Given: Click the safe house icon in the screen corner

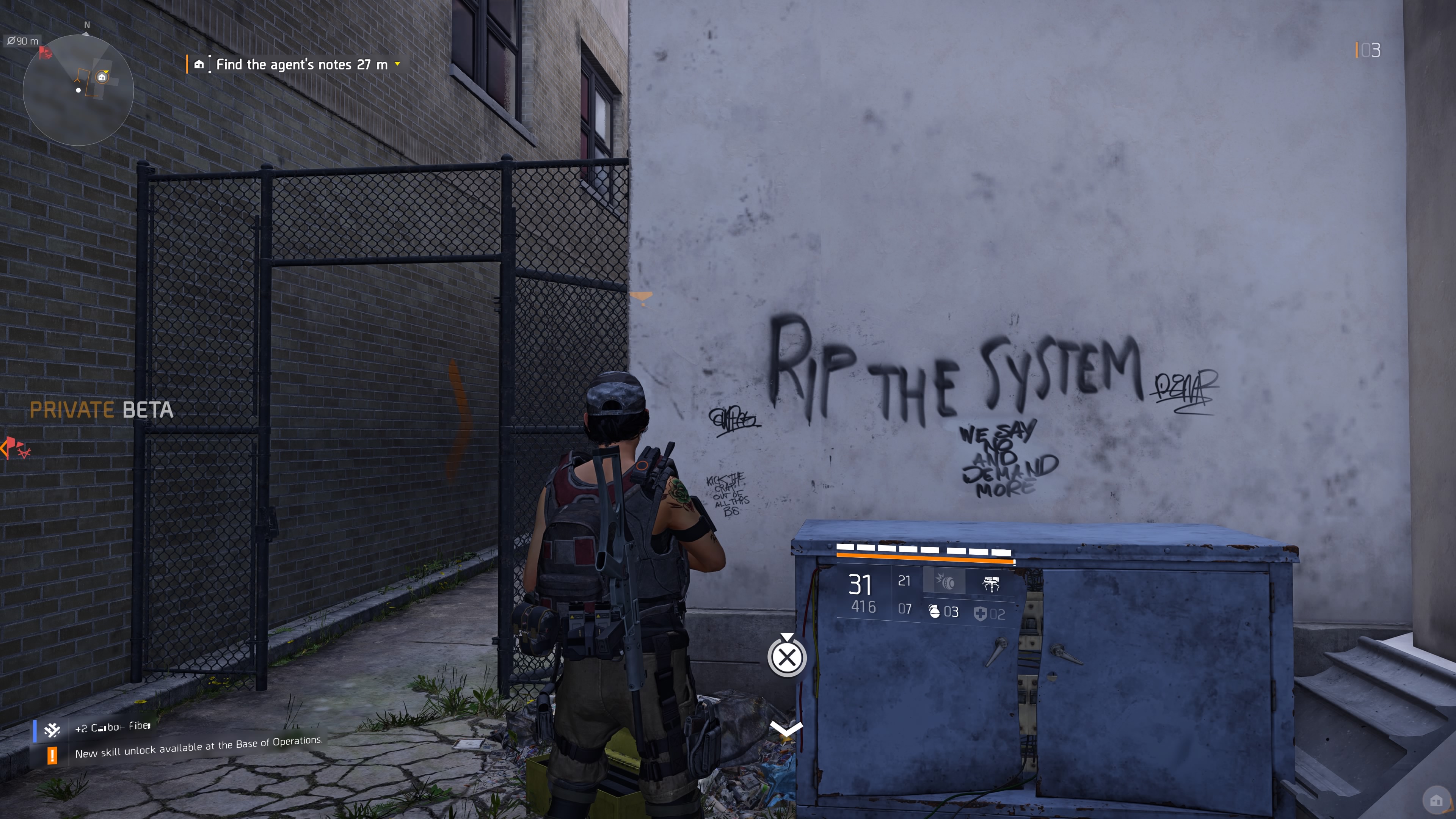Looking at the screenshot, I should 1436,800.
